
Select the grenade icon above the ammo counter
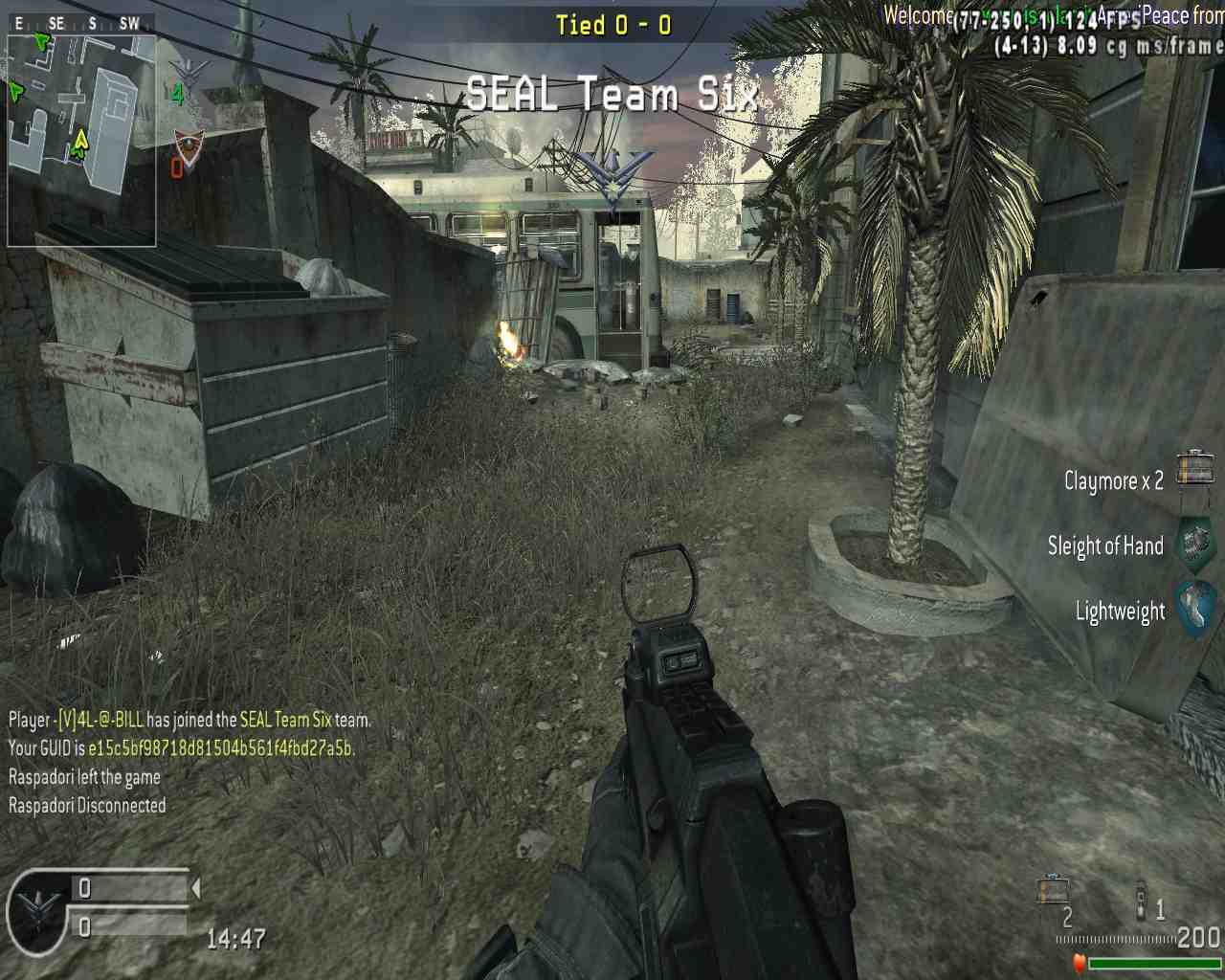tap(1140, 900)
